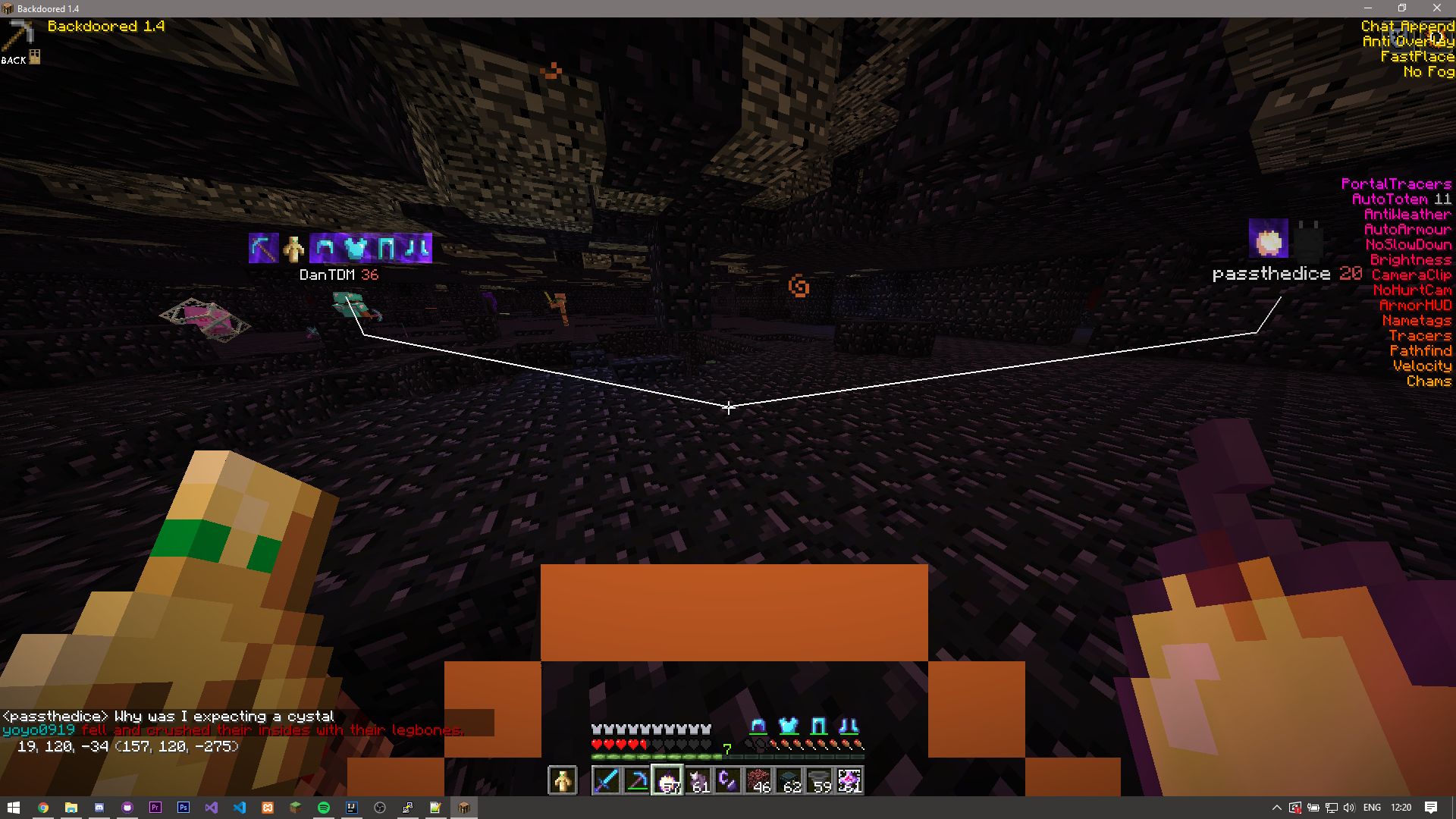This screenshot has width=1456, height=819.
Task: Toggle the No Fog hack
Action: point(1429,72)
